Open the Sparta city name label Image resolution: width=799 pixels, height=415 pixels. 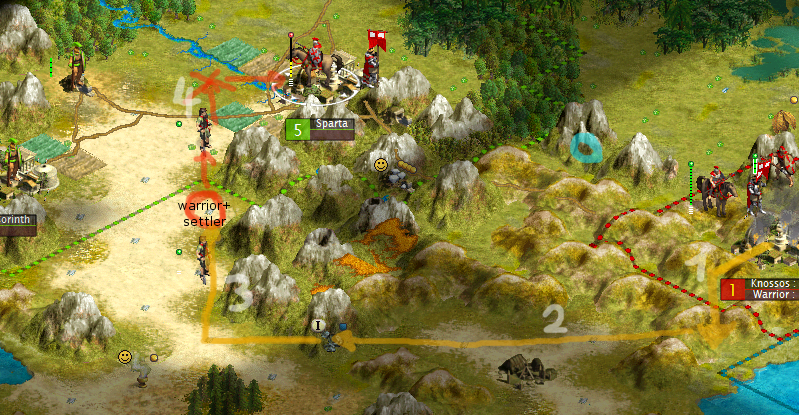[x=329, y=125]
